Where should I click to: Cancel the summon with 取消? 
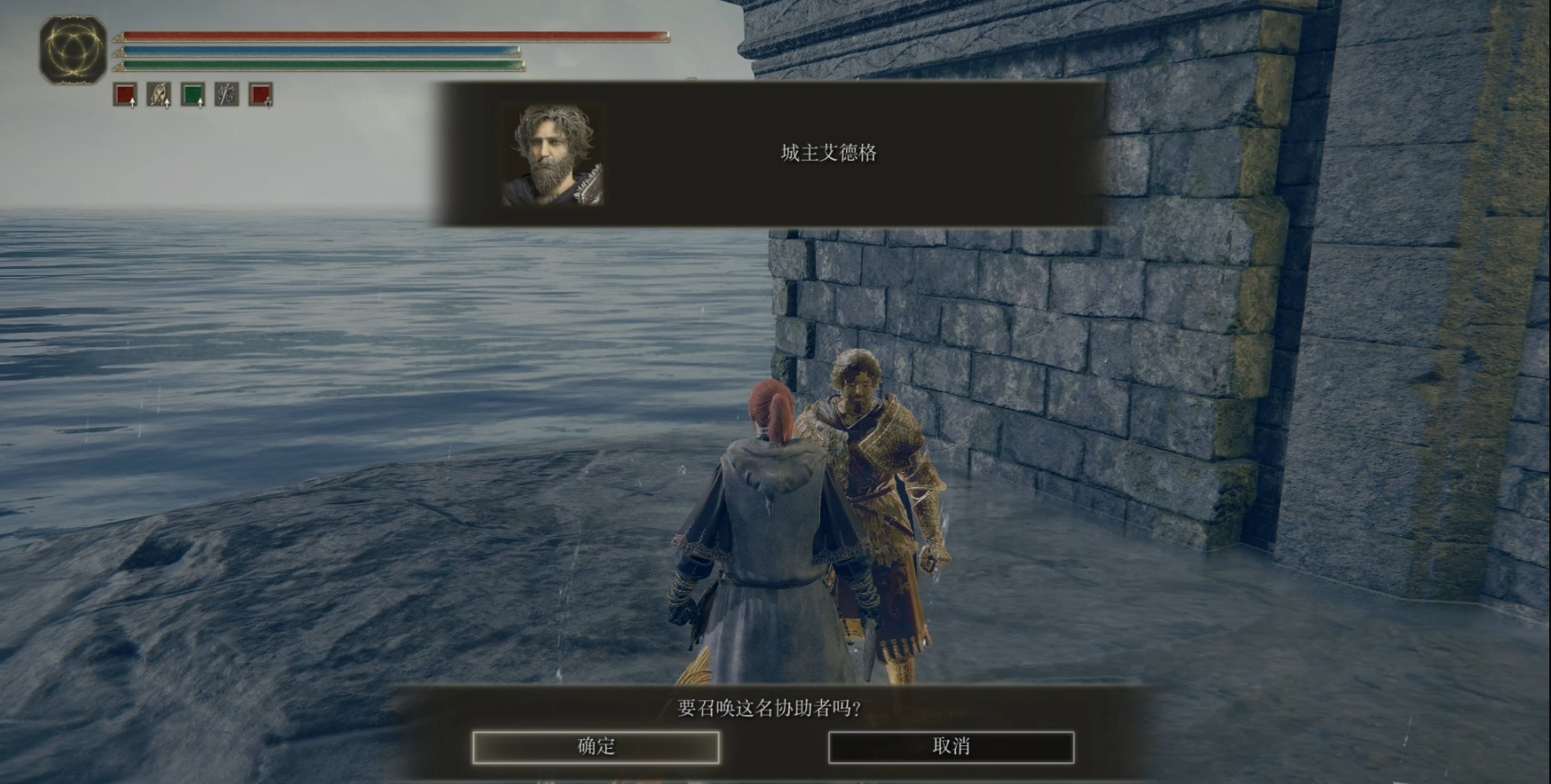click(x=950, y=747)
